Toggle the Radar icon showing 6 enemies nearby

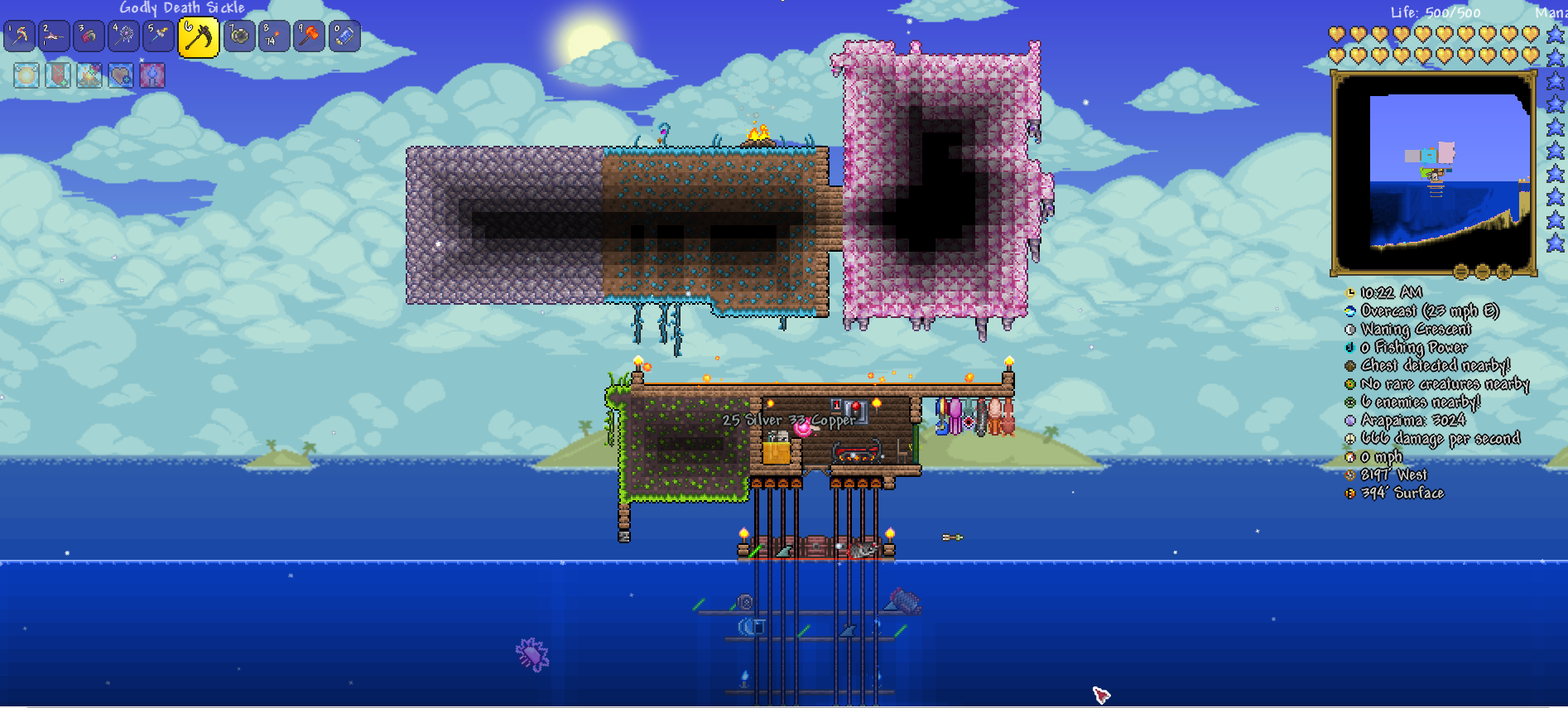click(1349, 402)
